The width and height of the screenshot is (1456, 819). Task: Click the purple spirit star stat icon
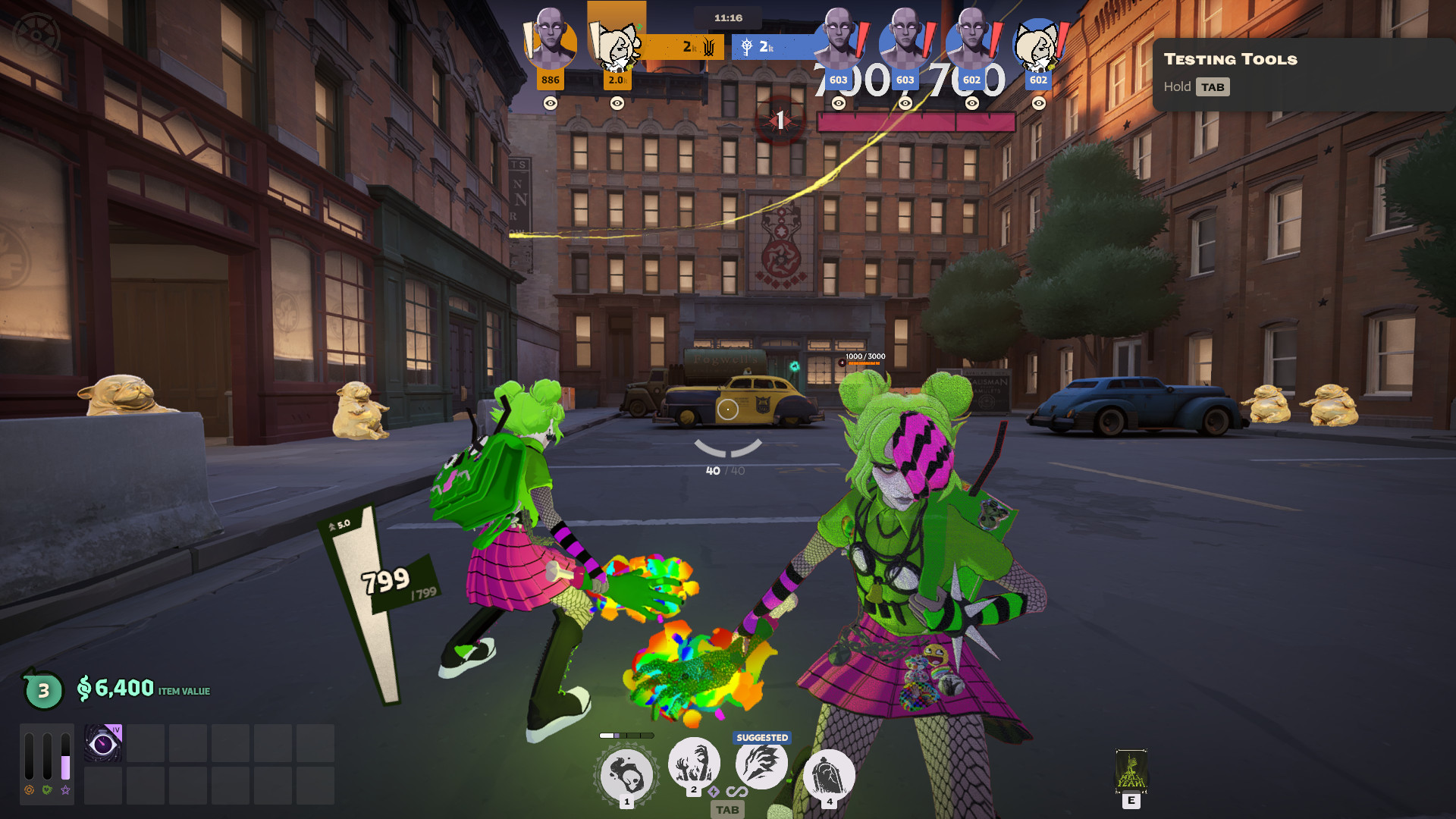pyautogui.click(x=66, y=790)
